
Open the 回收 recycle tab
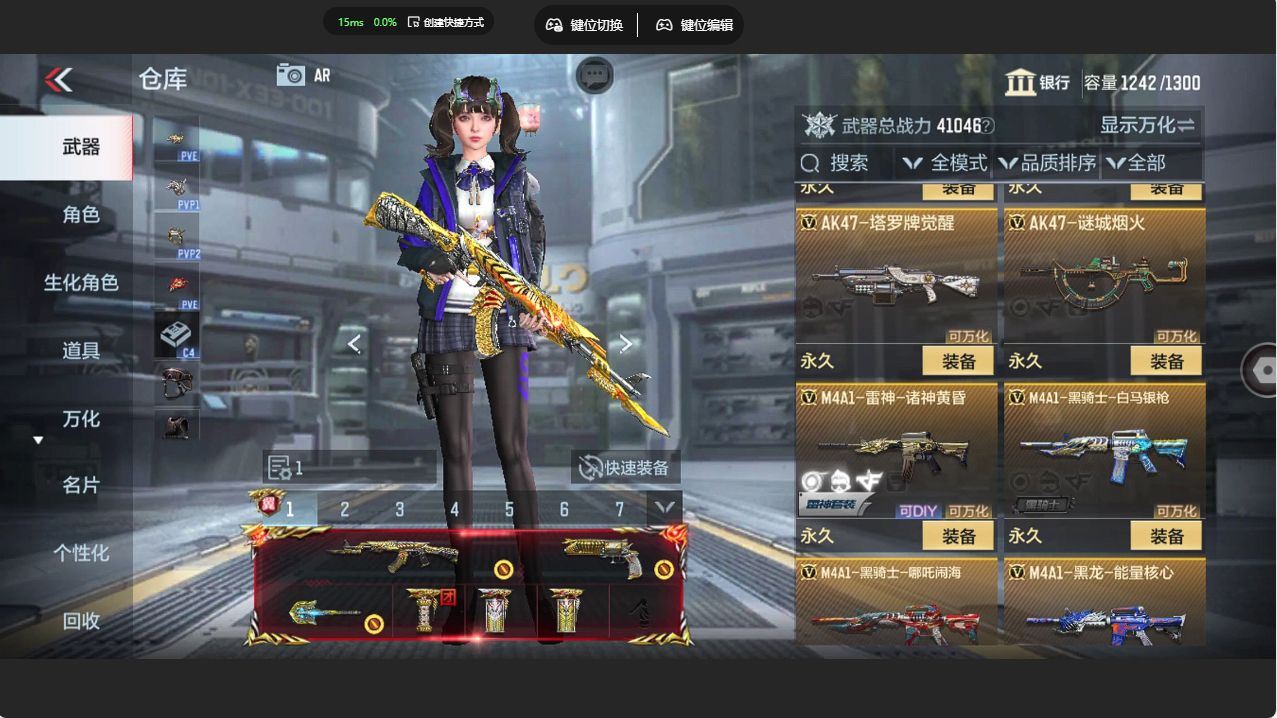(81, 621)
